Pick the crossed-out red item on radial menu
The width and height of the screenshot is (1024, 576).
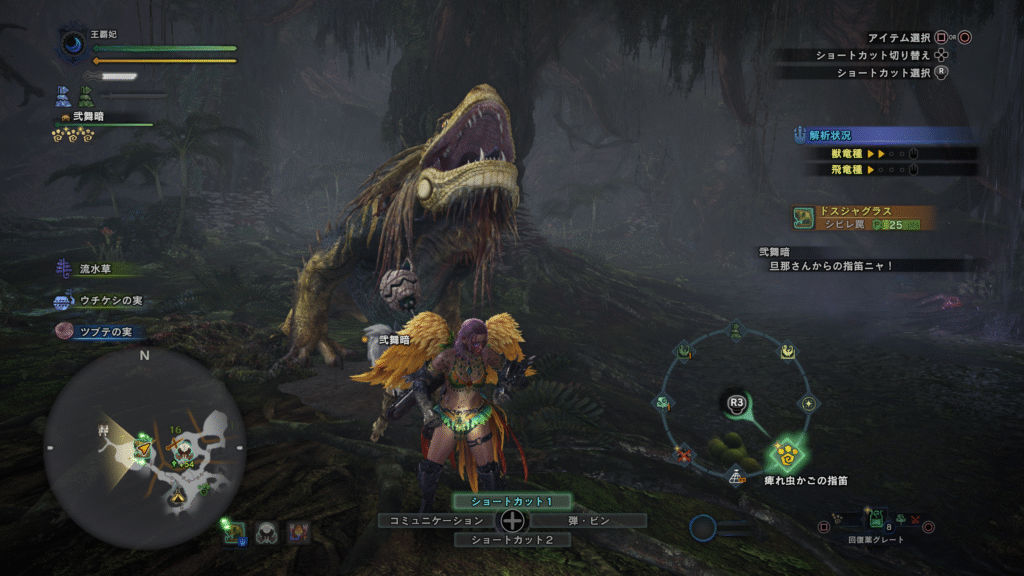(684, 455)
